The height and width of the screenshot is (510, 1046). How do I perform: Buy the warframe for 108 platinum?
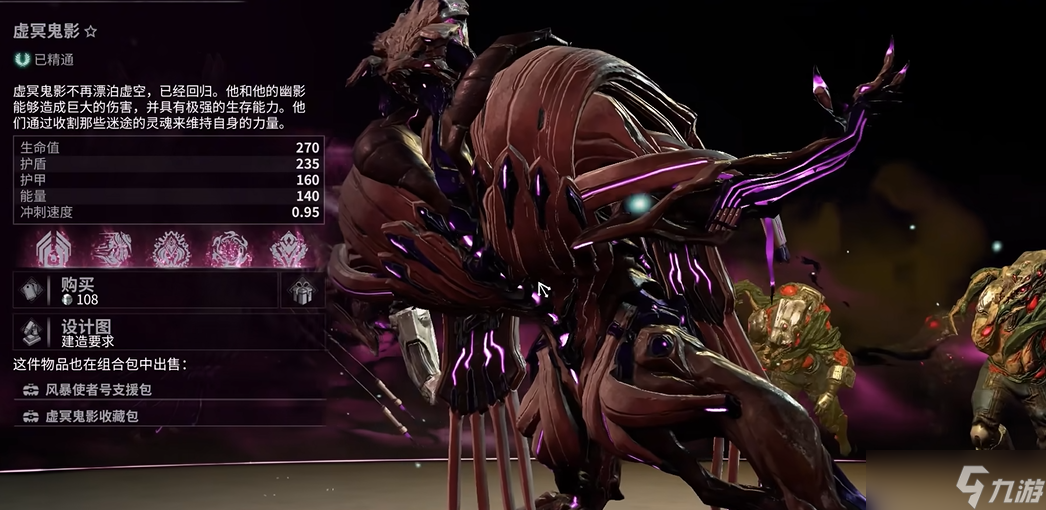(x=145, y=290)
